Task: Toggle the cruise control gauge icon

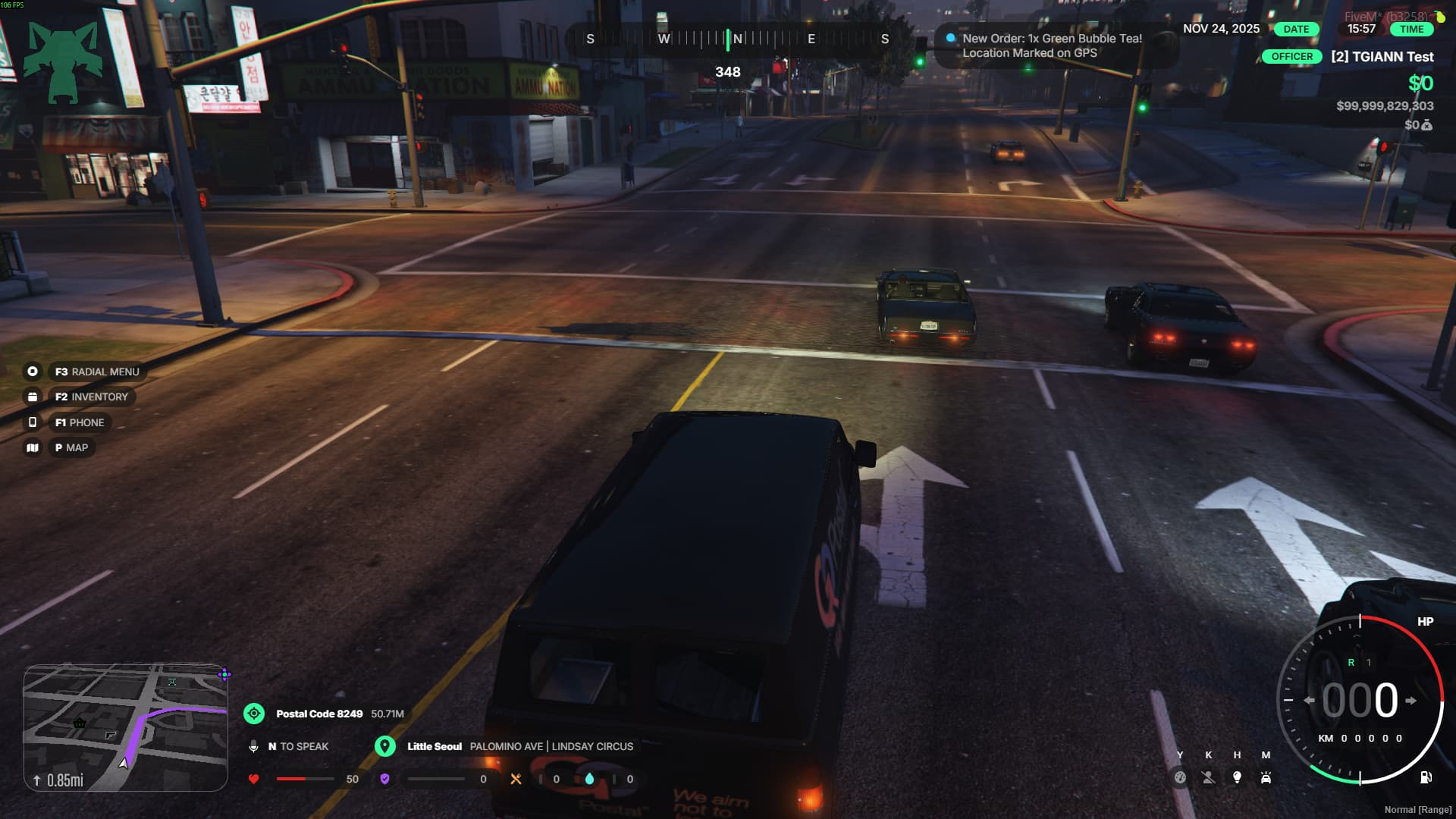Action: click(x=1180, y=777)
